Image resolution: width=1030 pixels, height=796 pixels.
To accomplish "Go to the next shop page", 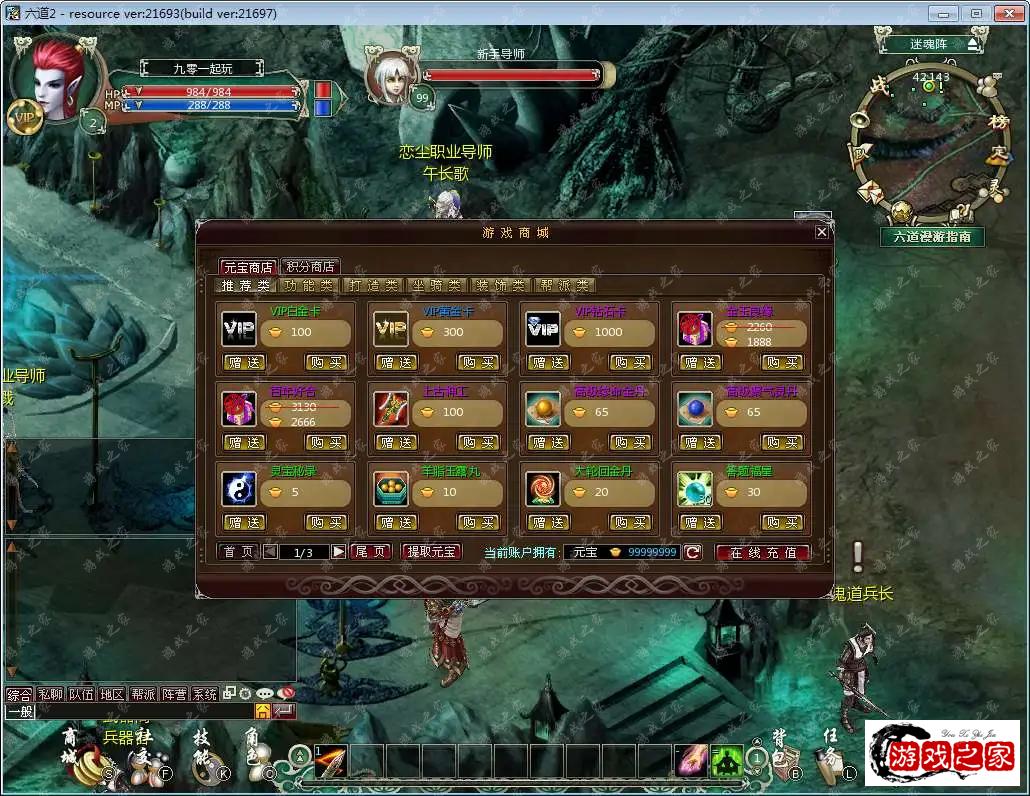I will 339,552.
